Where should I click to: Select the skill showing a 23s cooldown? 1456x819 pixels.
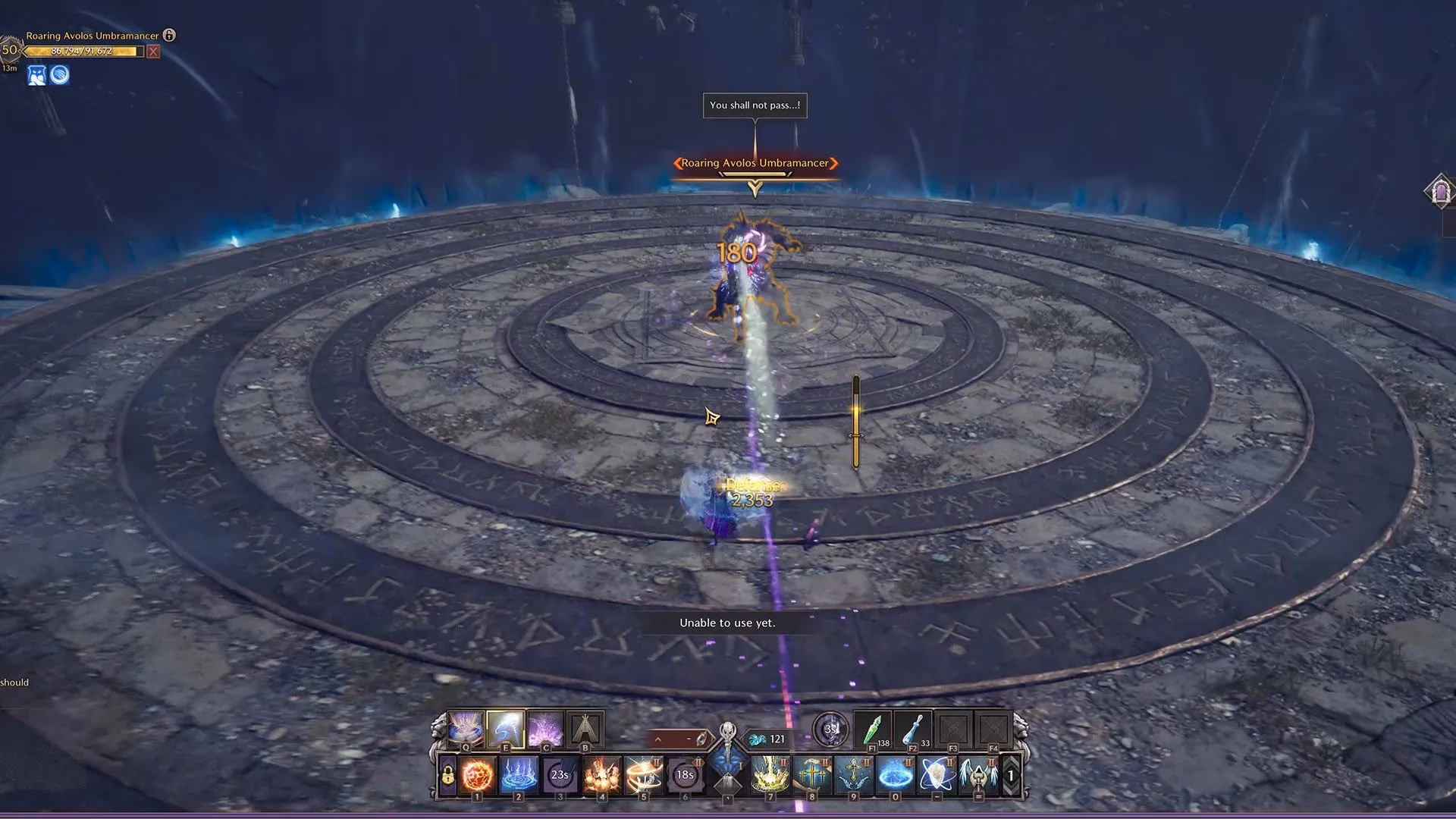pos(561,774)
